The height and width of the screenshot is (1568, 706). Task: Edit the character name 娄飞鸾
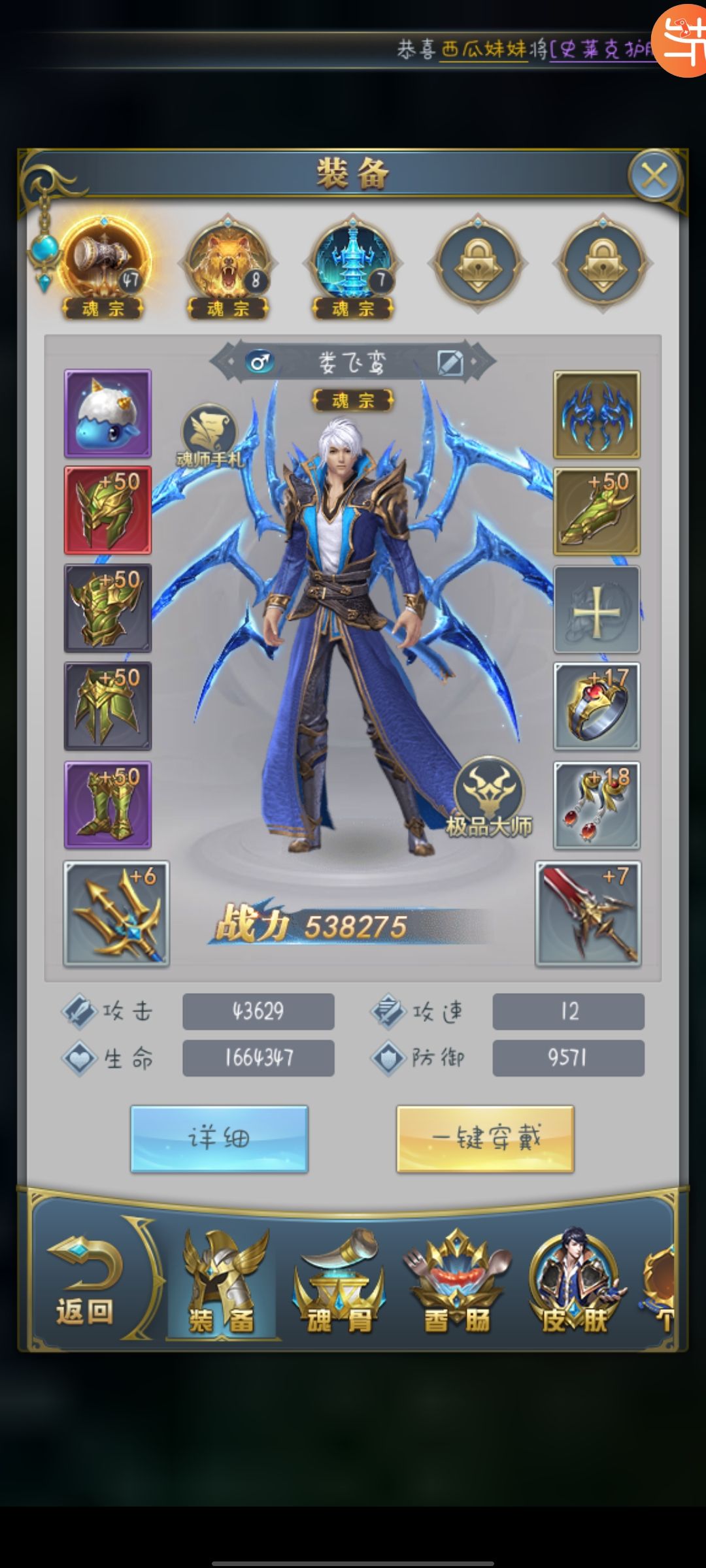(450, 362)
